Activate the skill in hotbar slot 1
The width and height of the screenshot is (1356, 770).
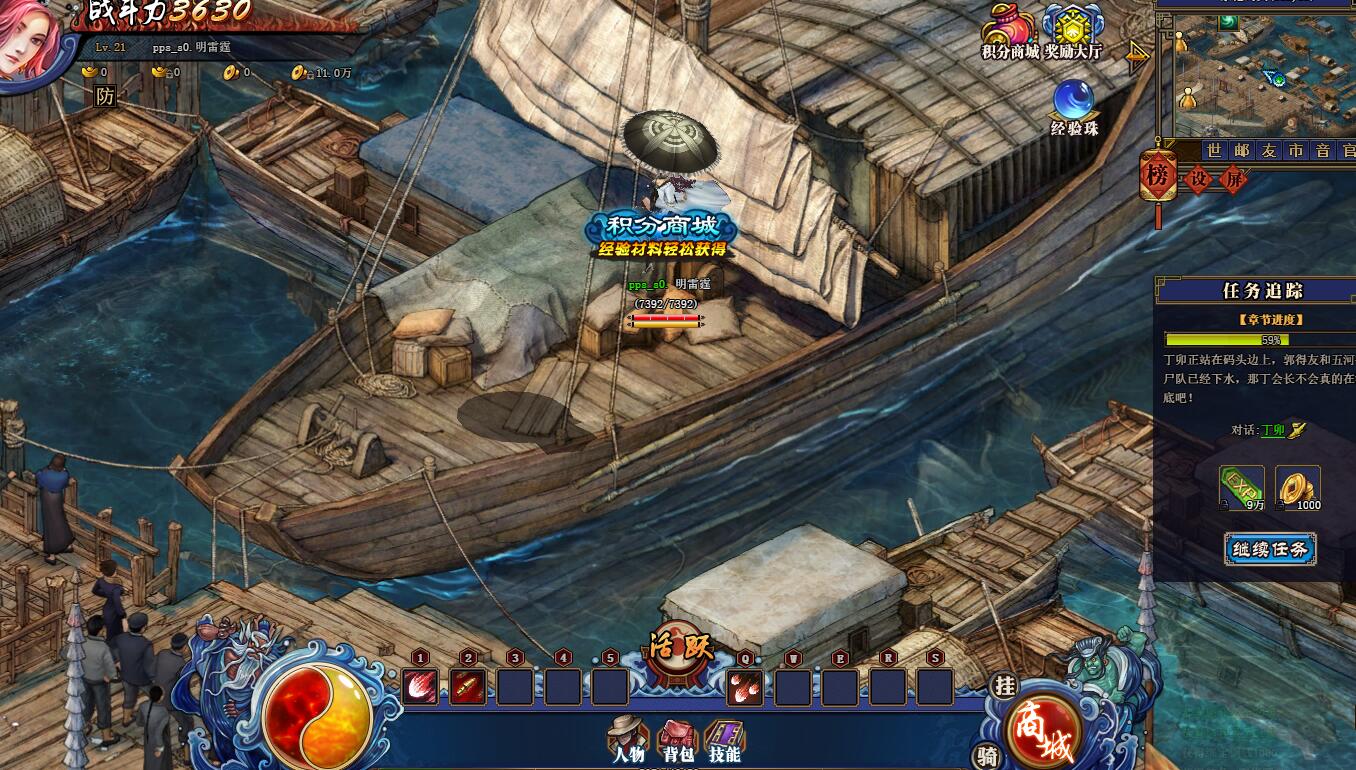pyautogui.click(x=420, y=687)
